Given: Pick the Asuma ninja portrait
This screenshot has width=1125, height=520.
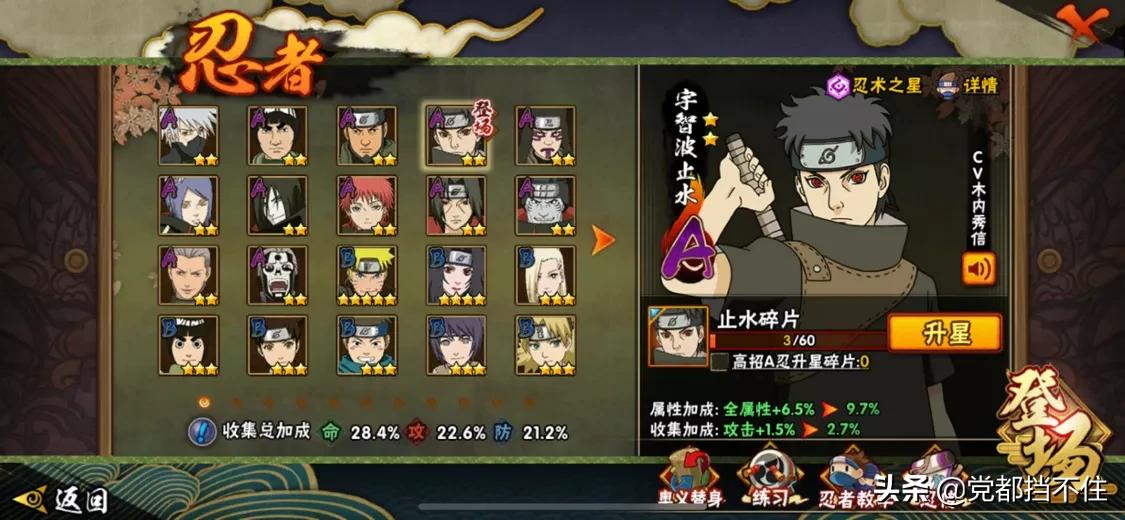Looking at the screenshot, I should click(x=366, y=135).
